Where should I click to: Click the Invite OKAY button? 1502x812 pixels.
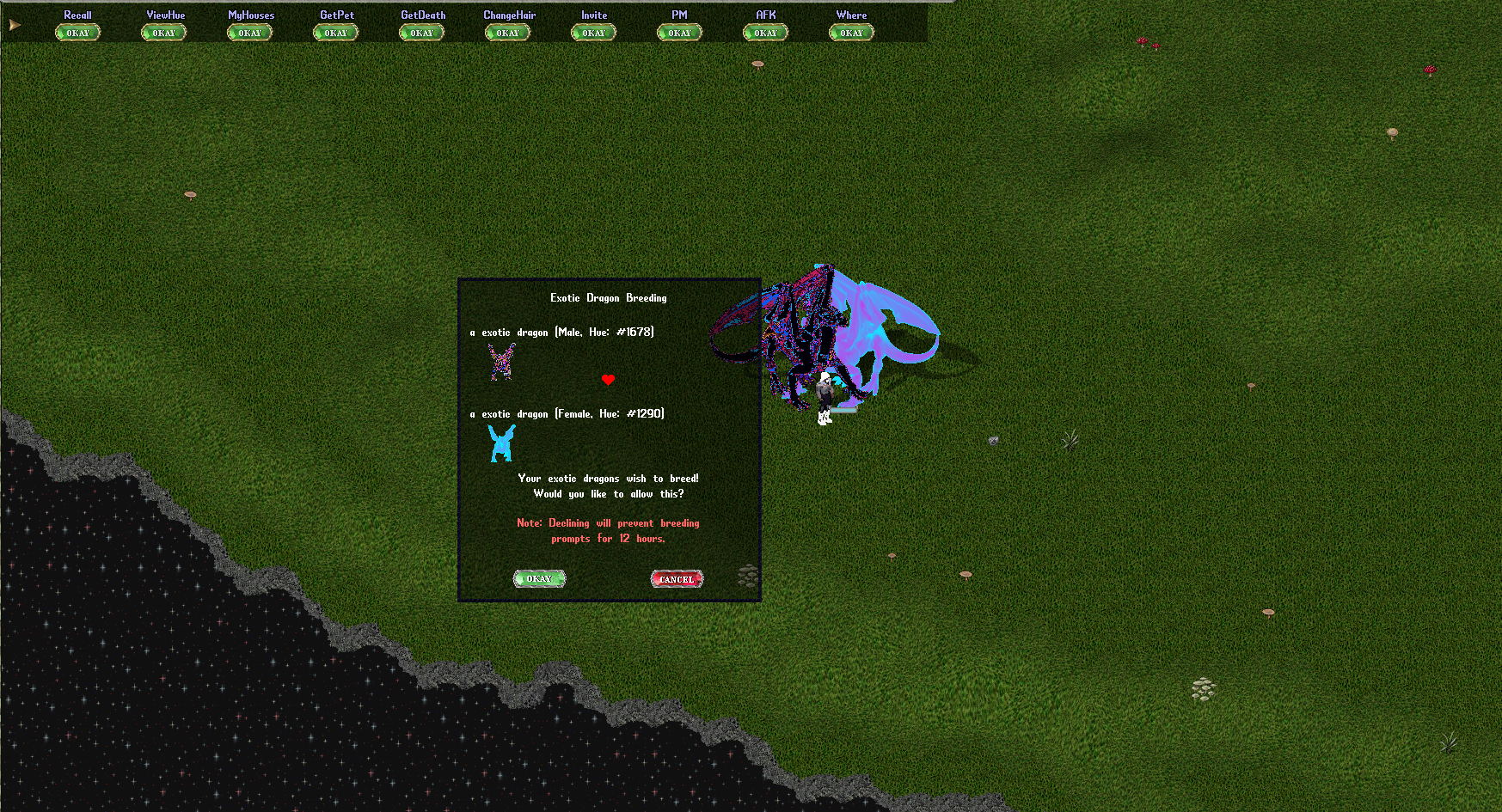tap(593, 33)
